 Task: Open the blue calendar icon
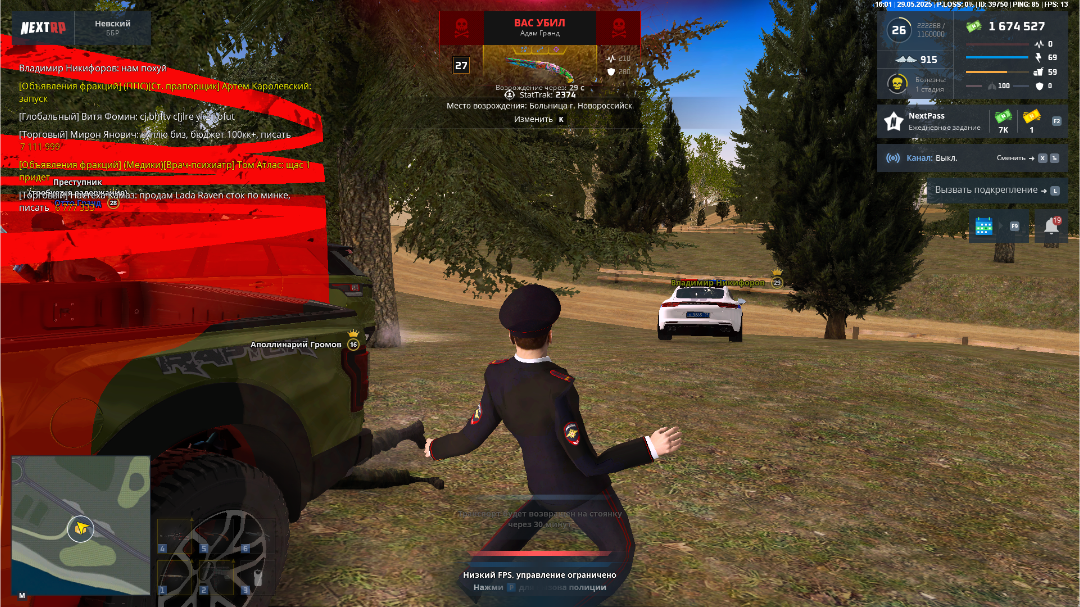click(984, 227)
